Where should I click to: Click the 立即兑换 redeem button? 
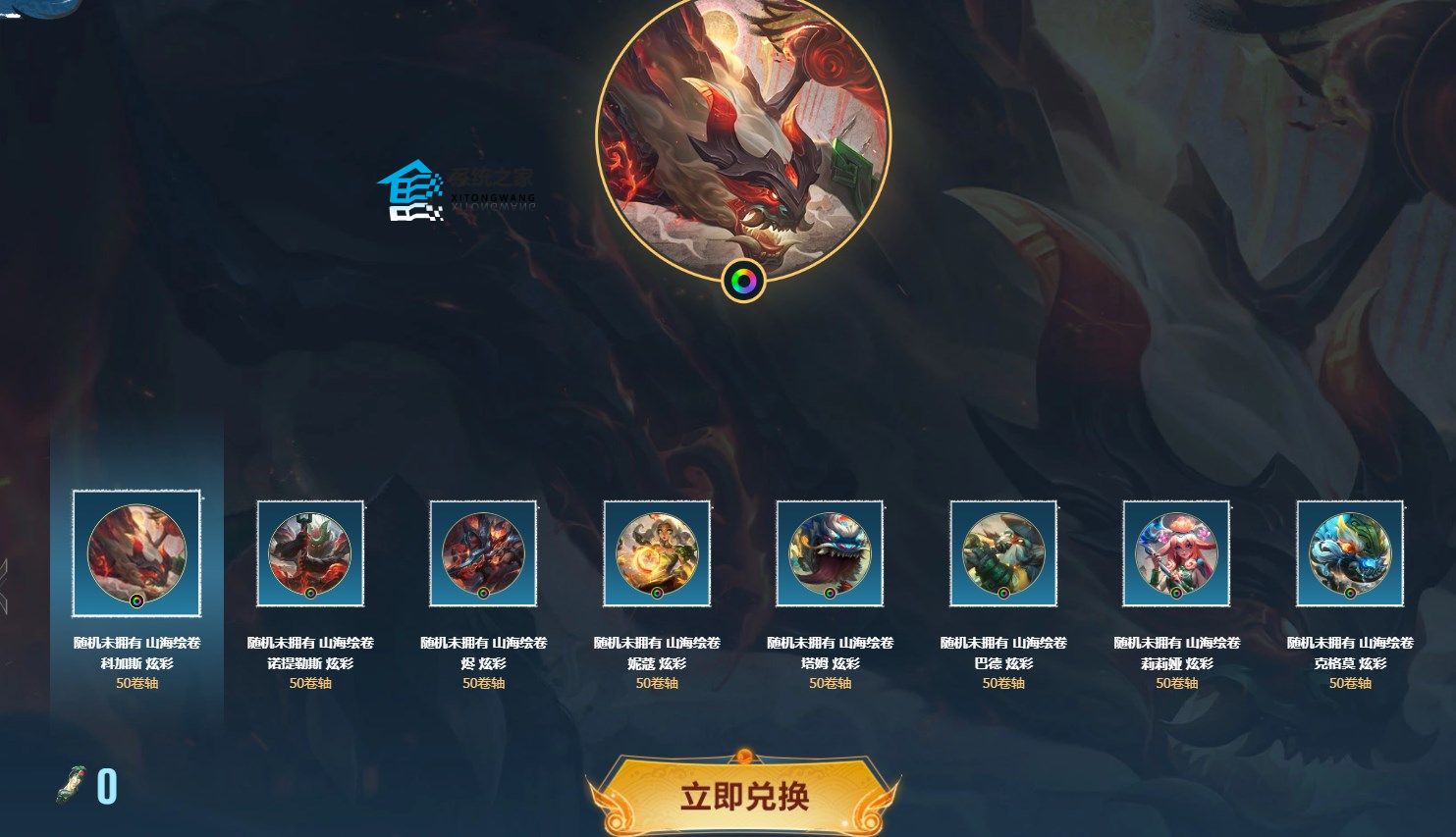743,796
